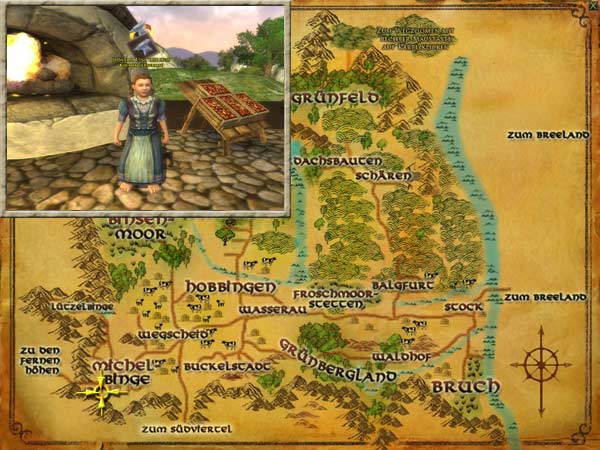Follow the Zum Südviertel map exit
The image size is (600, 450).
coord(186,428)
